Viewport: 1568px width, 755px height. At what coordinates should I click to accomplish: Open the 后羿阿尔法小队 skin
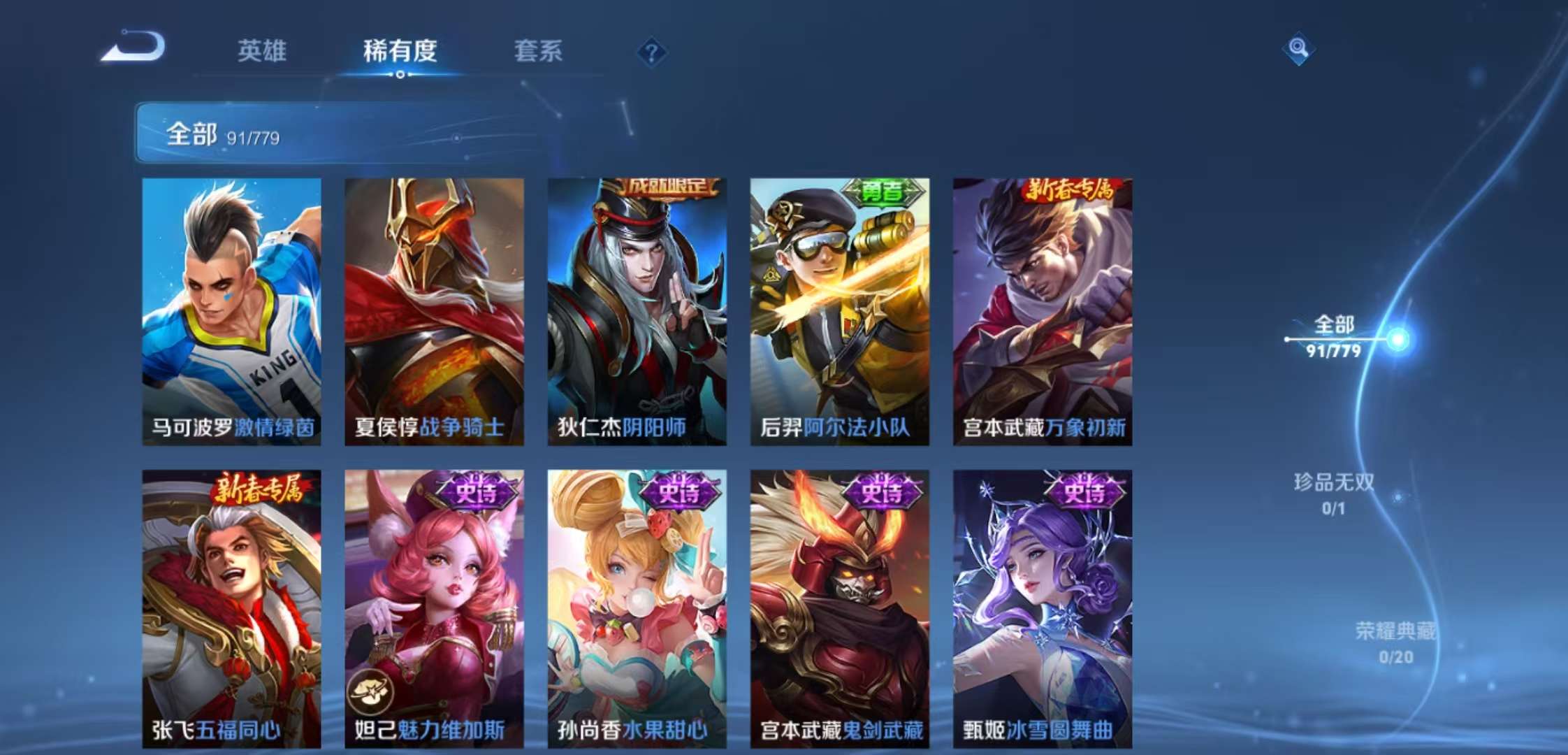840,308
